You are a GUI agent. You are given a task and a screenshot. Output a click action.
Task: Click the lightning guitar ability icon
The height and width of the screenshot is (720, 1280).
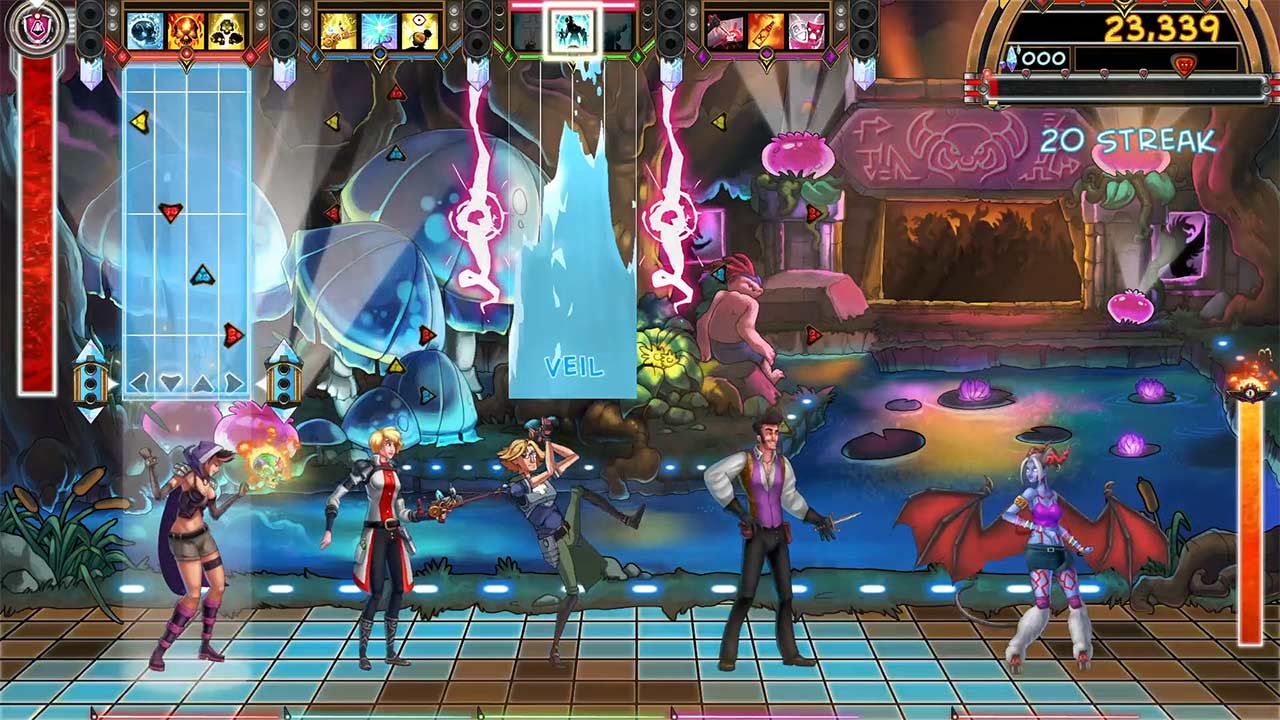(x=339, y=30)
